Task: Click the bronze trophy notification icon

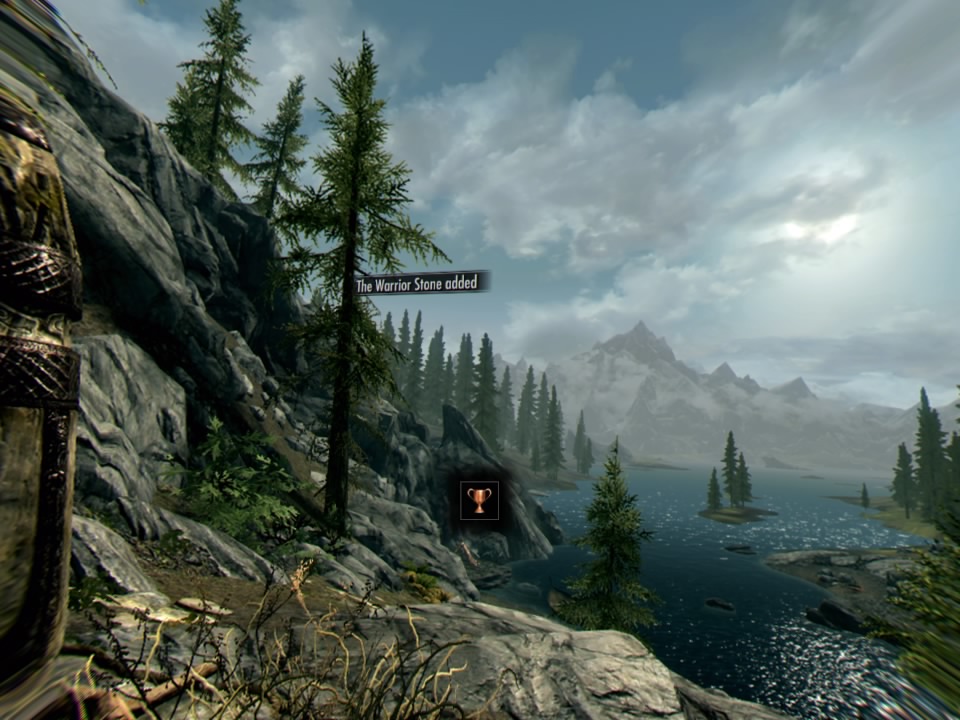Action: [479, 500]
